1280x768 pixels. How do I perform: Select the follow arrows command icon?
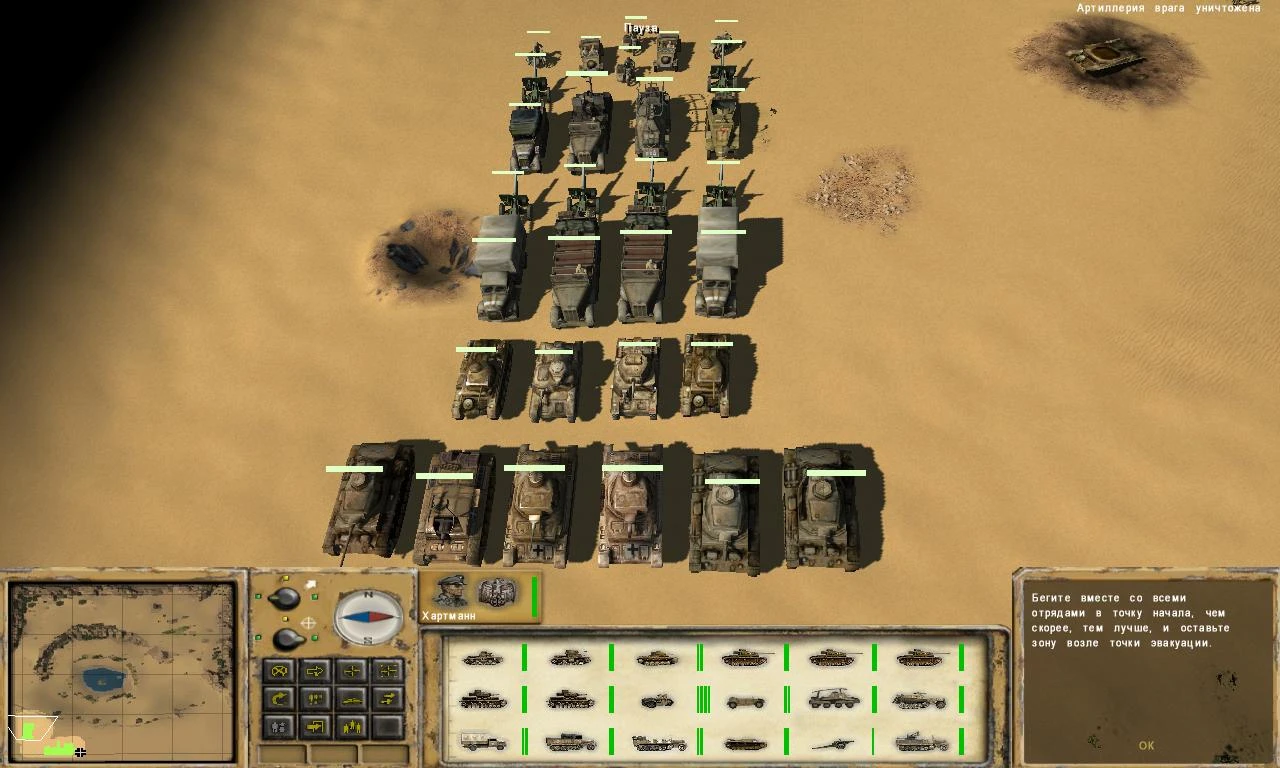click(x=386, y=698)
